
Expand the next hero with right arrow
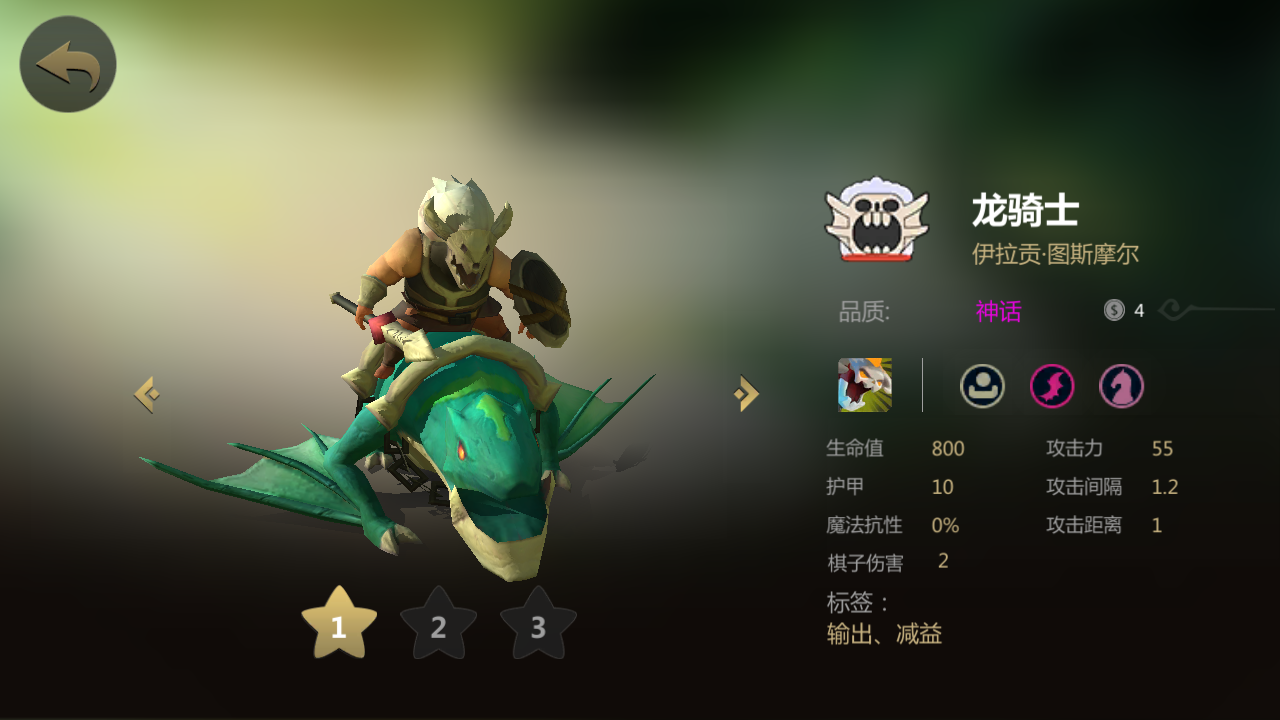pos(744,392)
